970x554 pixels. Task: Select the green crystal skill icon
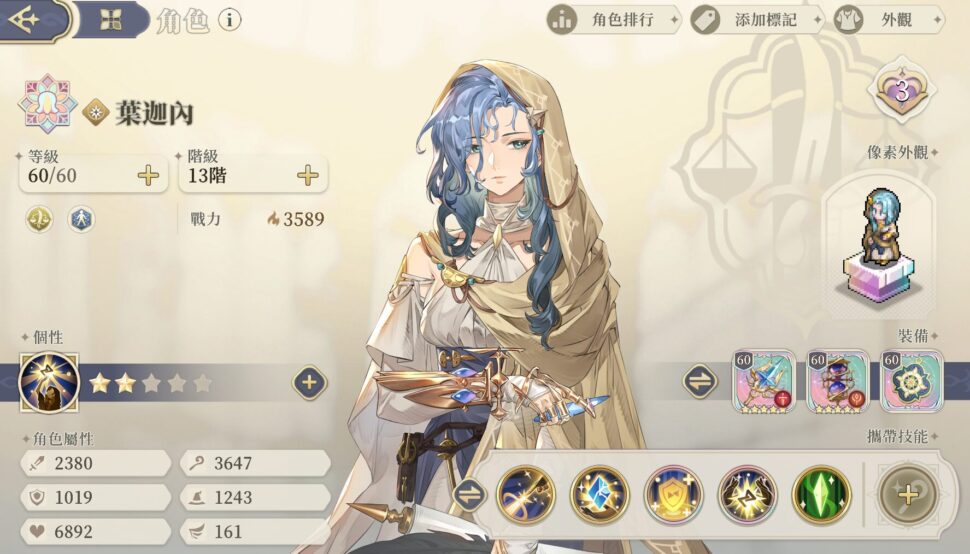point(821,495)
